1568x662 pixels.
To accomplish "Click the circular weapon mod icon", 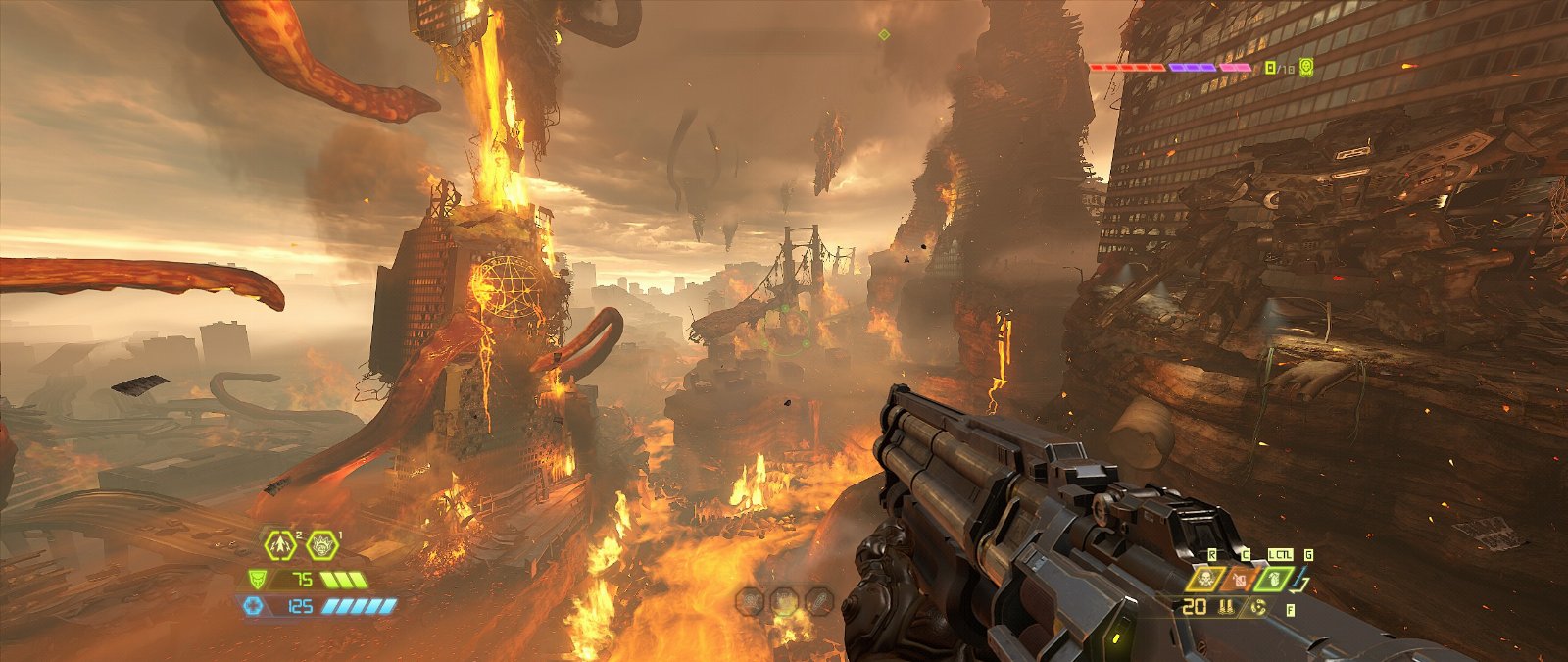I will (x=1258, y=608).
